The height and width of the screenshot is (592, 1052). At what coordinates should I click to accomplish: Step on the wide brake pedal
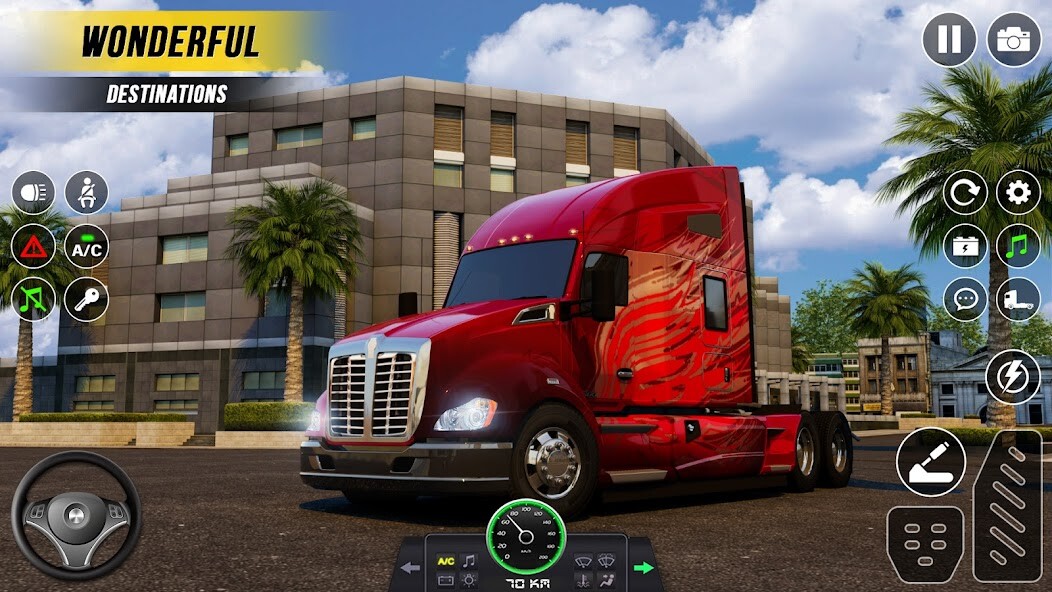[925, 543]
